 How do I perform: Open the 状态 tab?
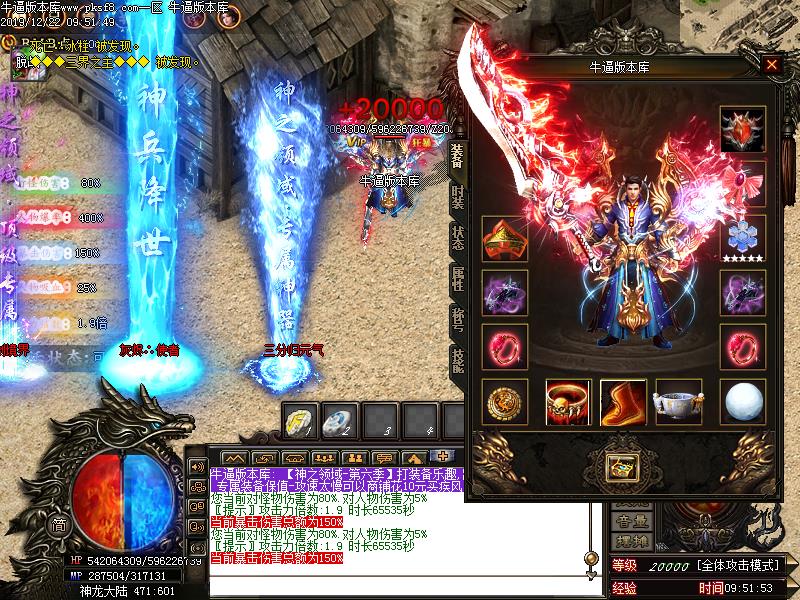click(457, 236)
